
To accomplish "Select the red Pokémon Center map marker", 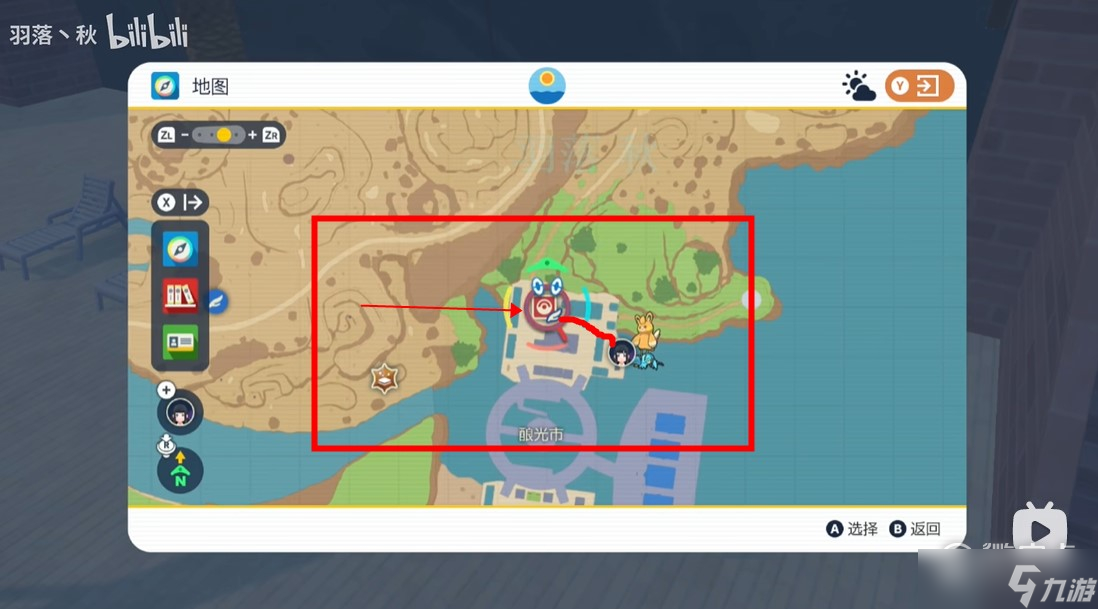I will click(x=543, y=307).
